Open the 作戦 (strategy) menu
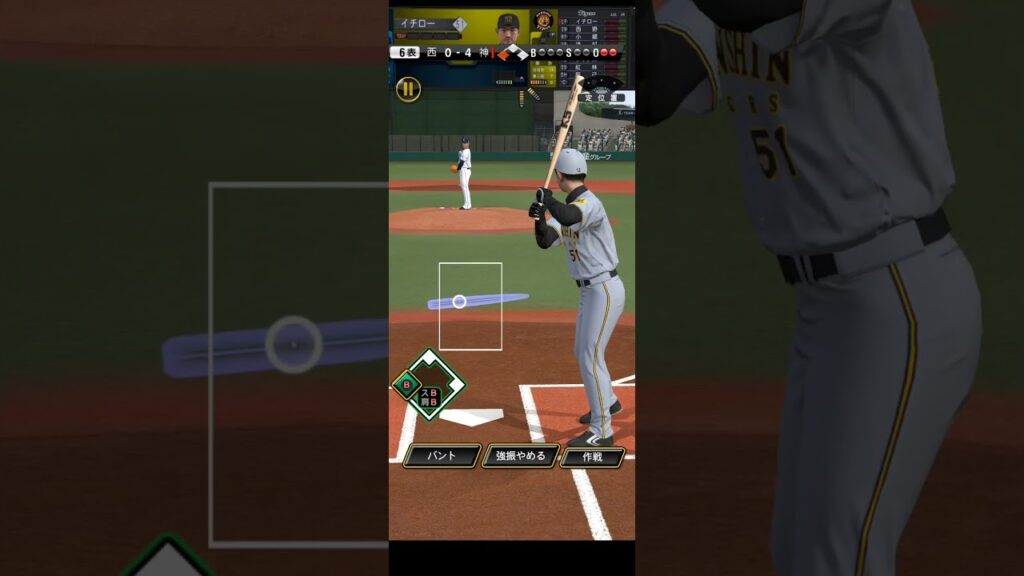1024x576 pixels. pos(592,456)
